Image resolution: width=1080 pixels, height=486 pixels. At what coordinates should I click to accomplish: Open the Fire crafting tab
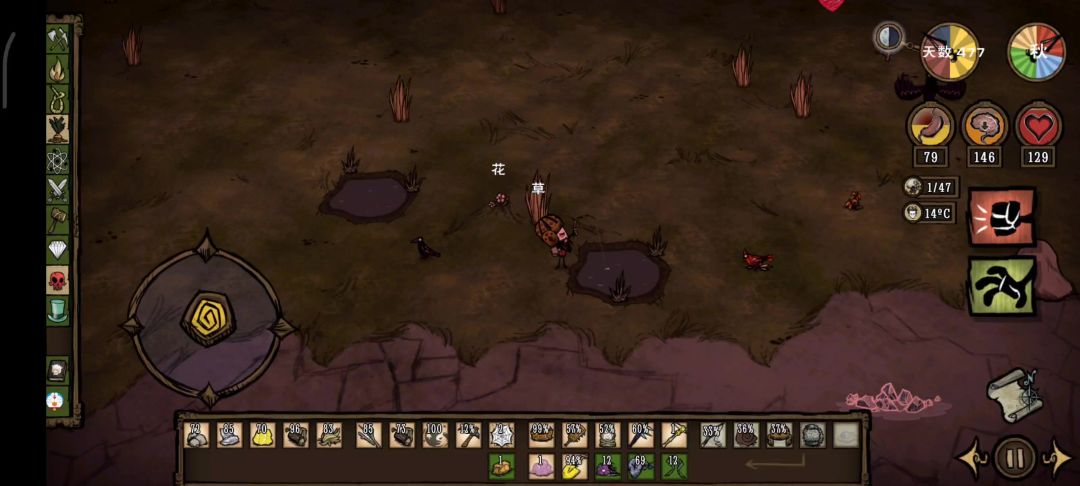coord(57,68)
